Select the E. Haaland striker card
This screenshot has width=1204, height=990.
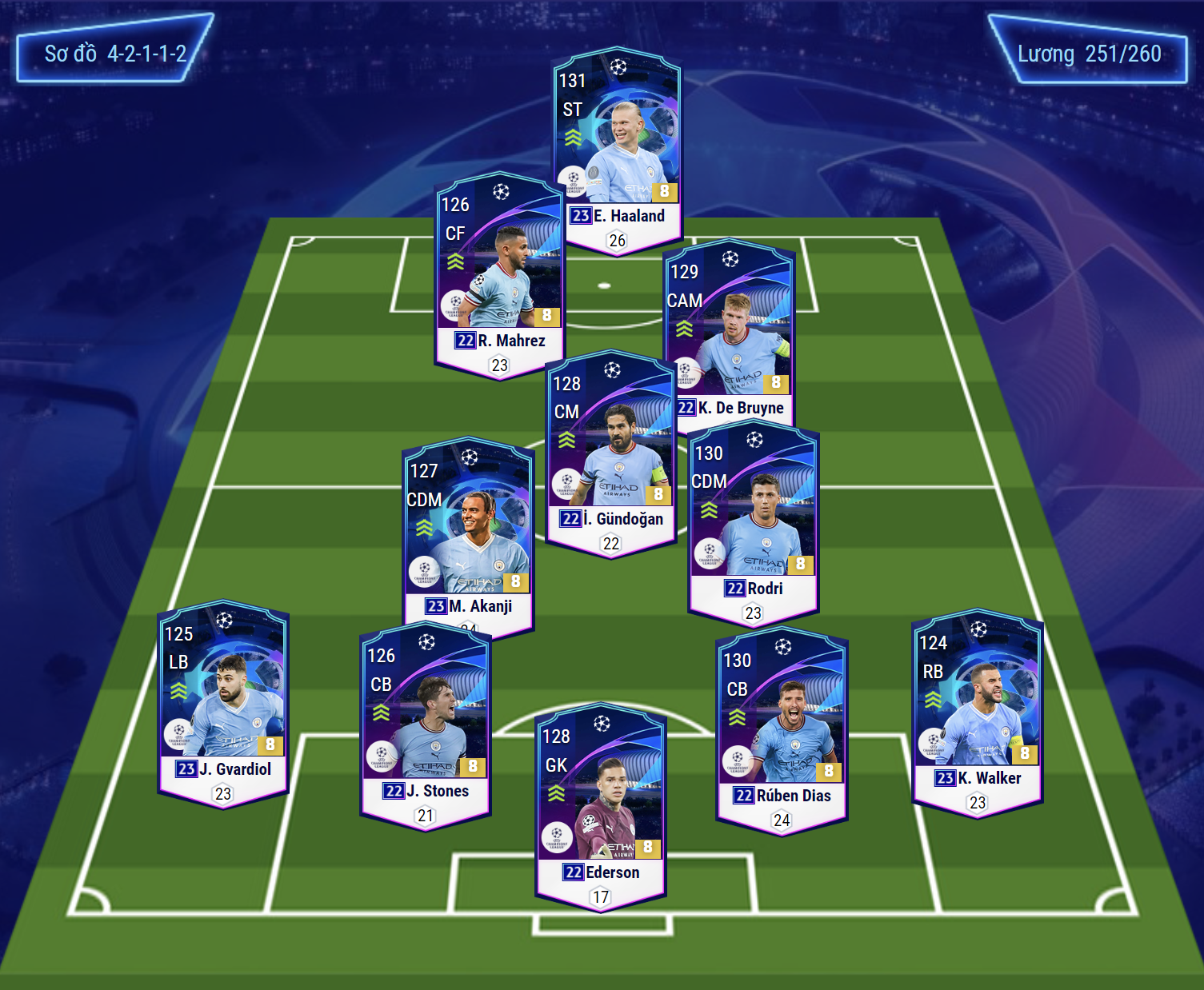617,144
